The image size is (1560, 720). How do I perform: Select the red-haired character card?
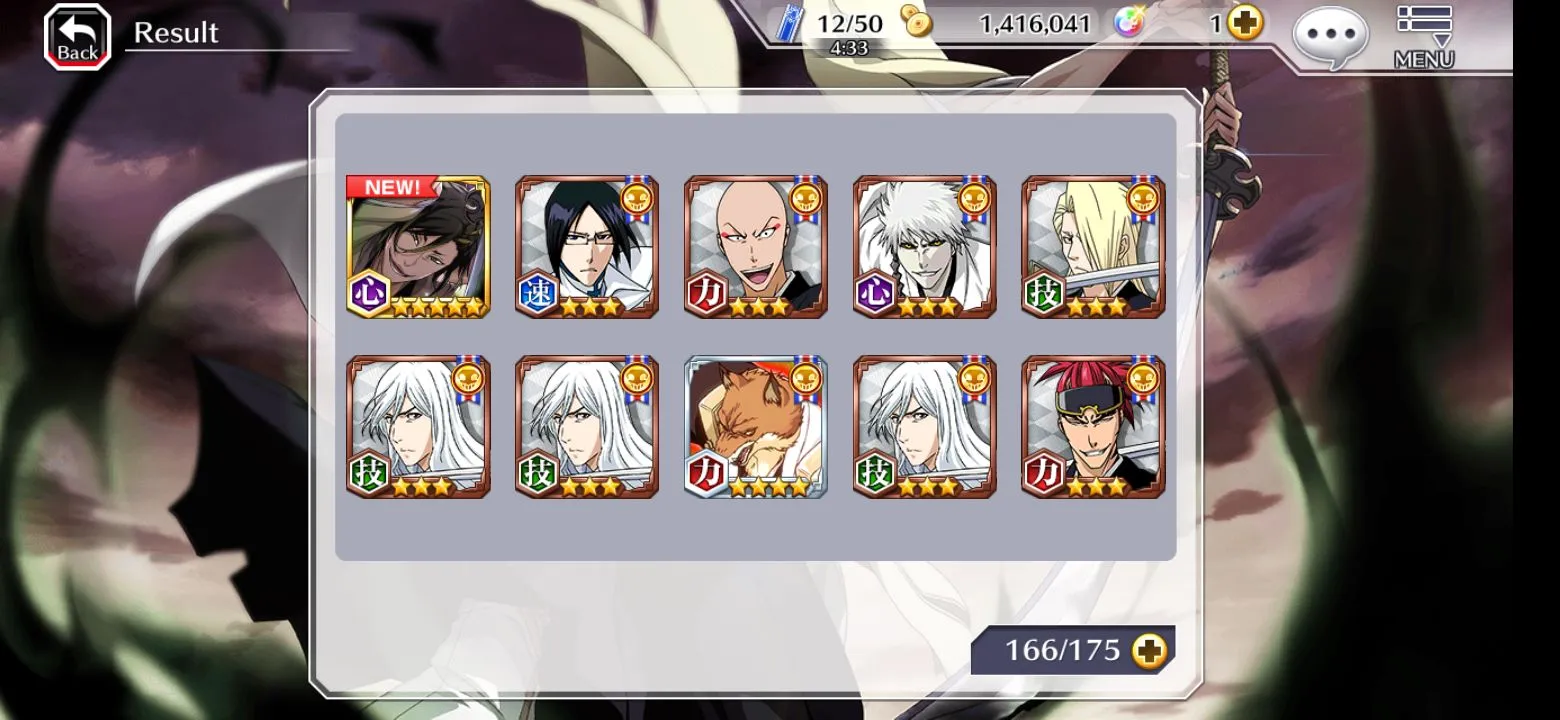click(x=1093, y=427)
